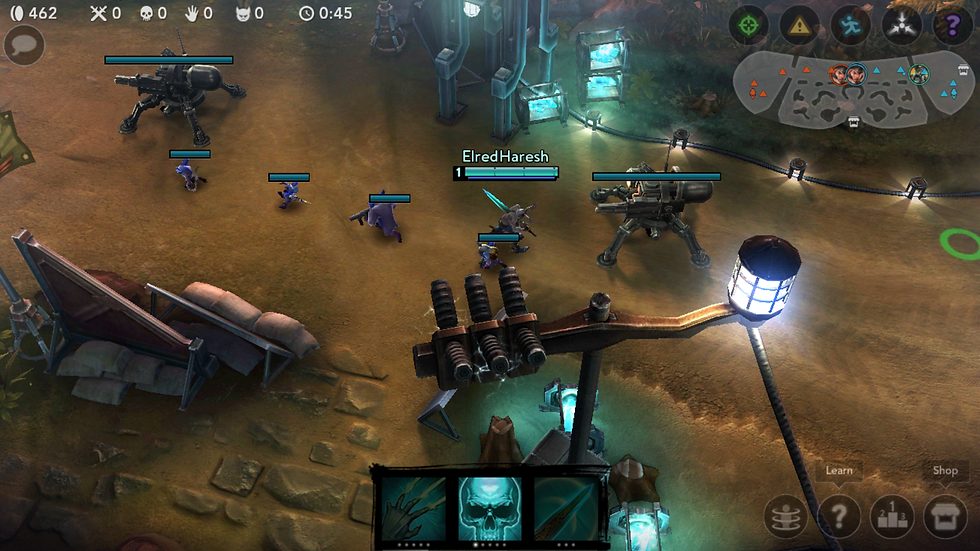This screenshot has height=551, width=980.
Task: Activate the glowing skull ability
Action: tap(489, 506)
